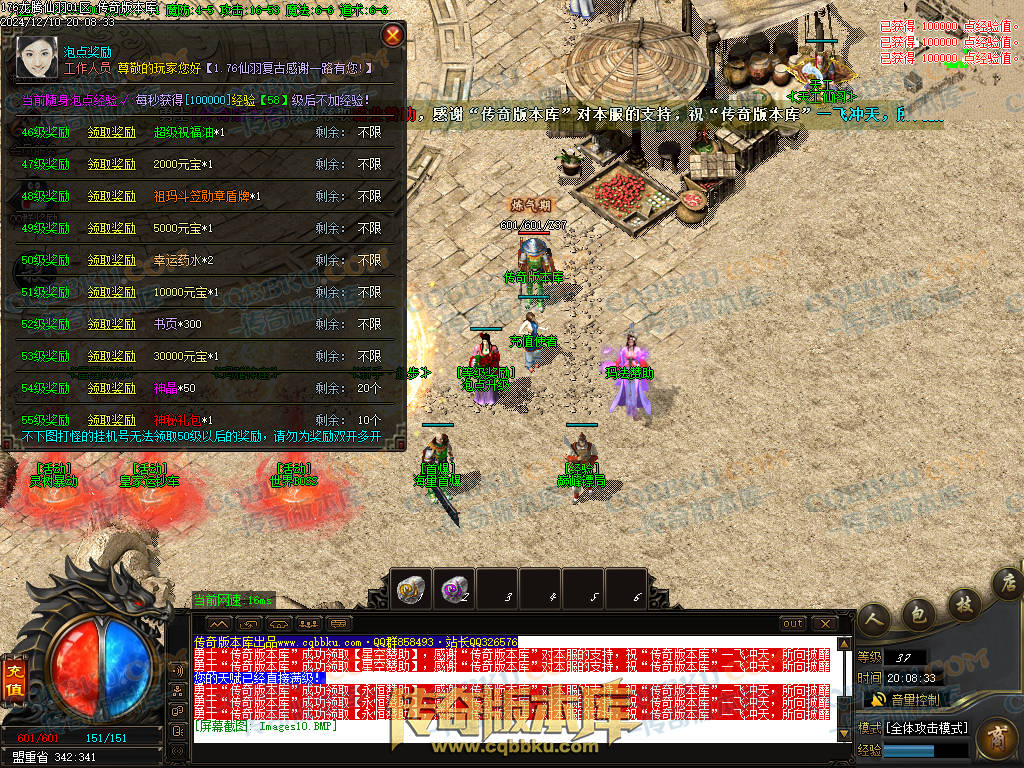Claim the level 46 reward link
This screenshot has height=768, width=1024.
click(x=111, y=132)
